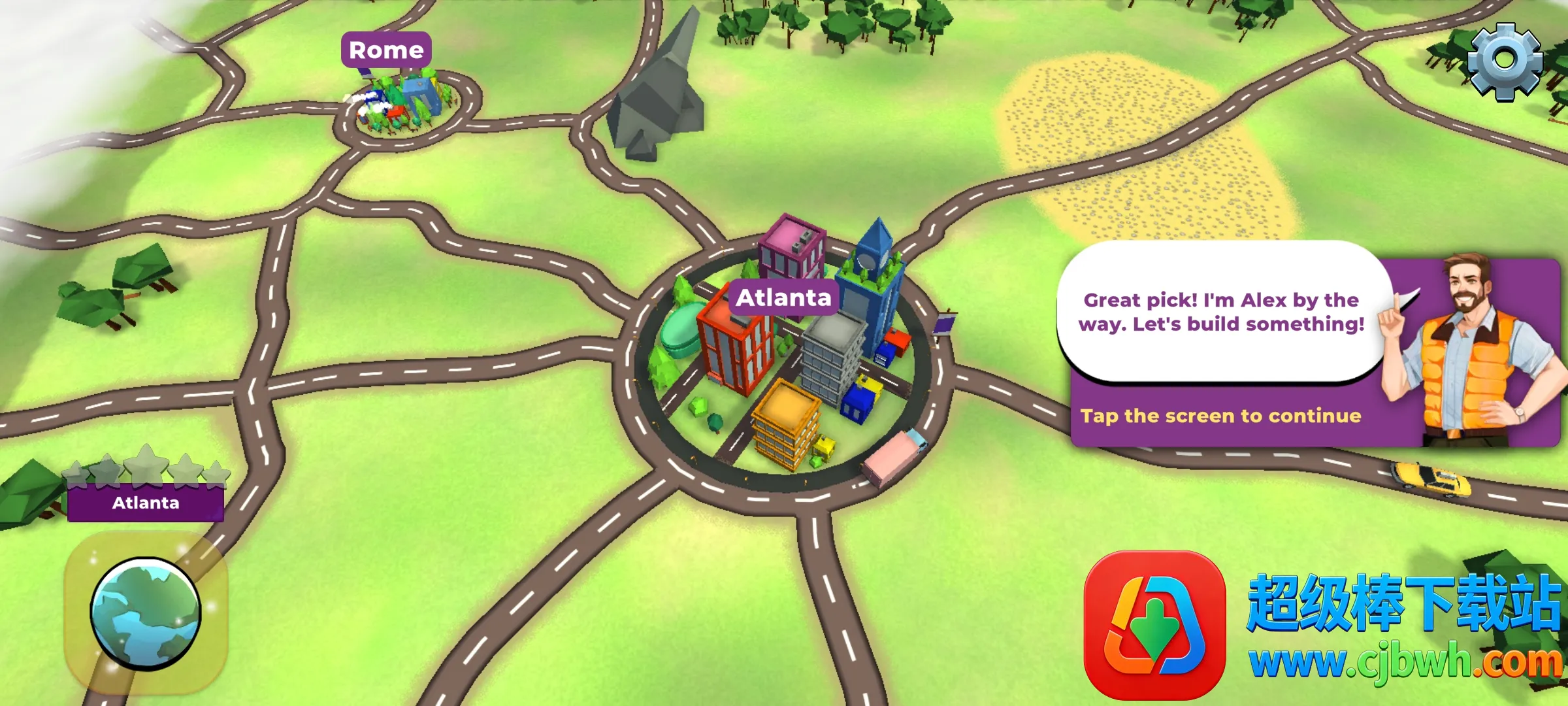Open the globe world map button
Screen dimensions: 1568x706
[x=146, y=614]
